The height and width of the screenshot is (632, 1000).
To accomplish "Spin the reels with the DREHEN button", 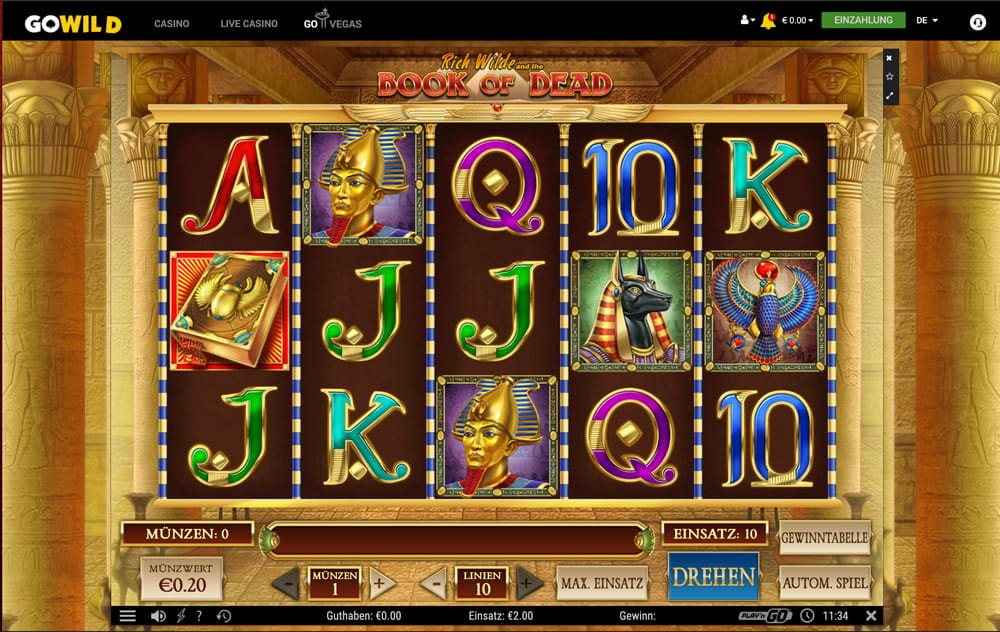I will [x=713, y=577].
